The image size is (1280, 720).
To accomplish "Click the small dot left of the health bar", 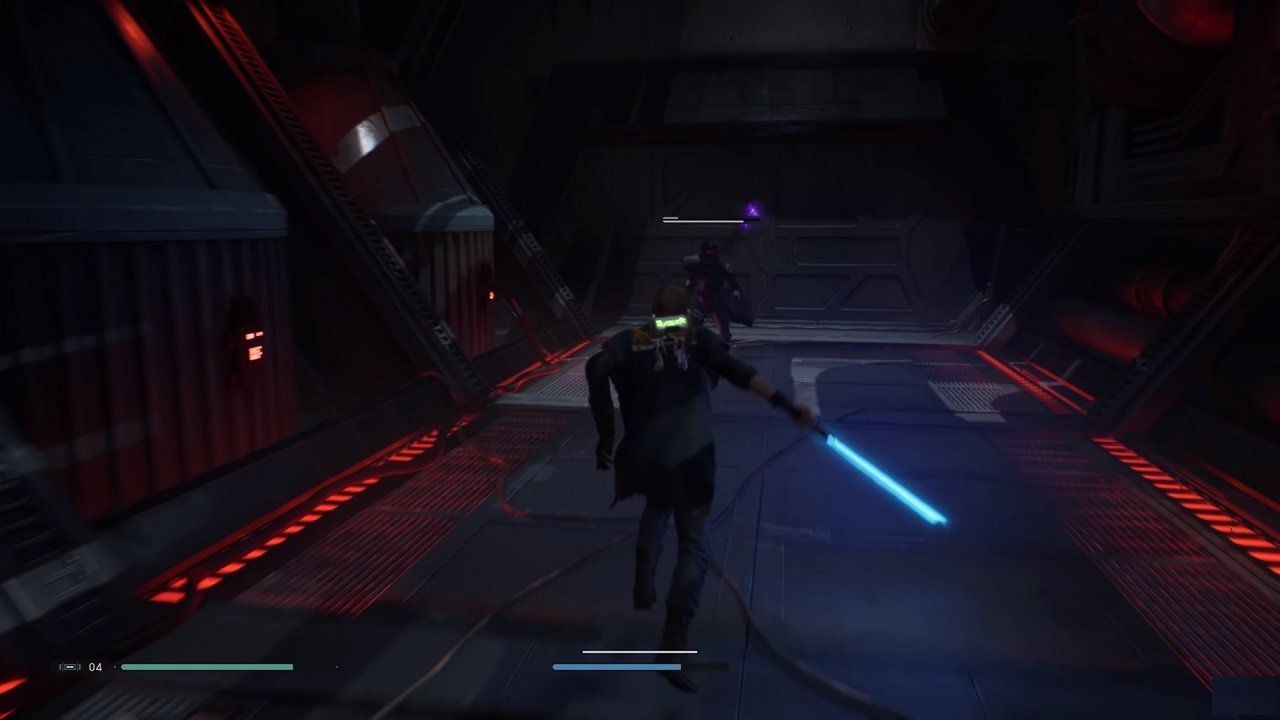I will 115,666.
